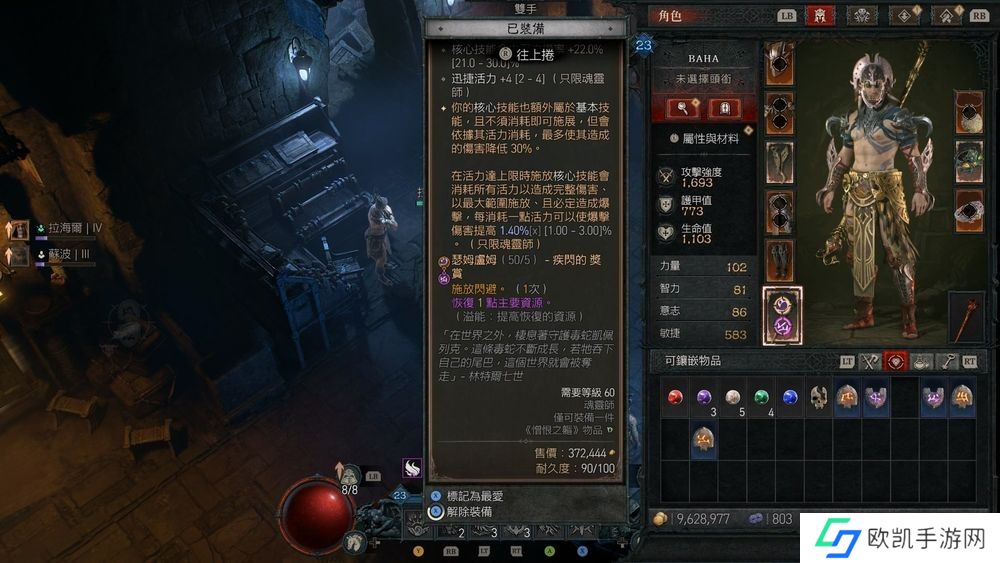The width and height of the screenshot is (1000, 563).
Task: Choose the blue sapphire gem
Action: click(790, 398)
